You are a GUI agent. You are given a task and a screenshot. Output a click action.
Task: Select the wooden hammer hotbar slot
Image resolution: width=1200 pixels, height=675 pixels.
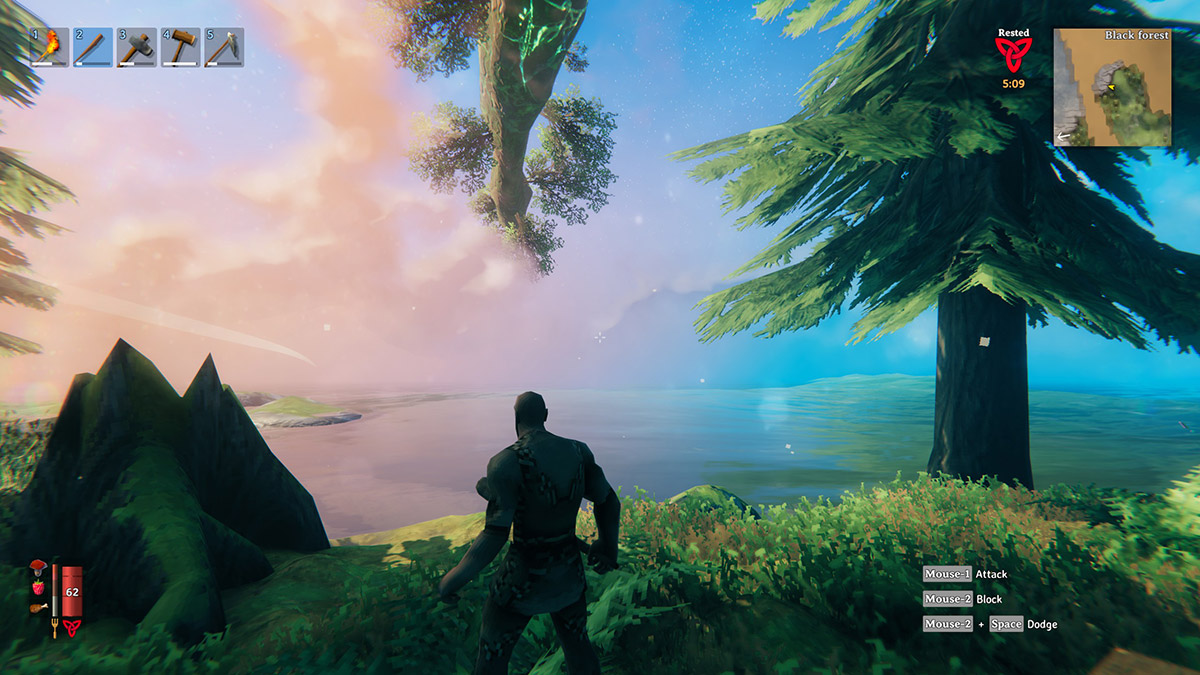pos(180,47)
